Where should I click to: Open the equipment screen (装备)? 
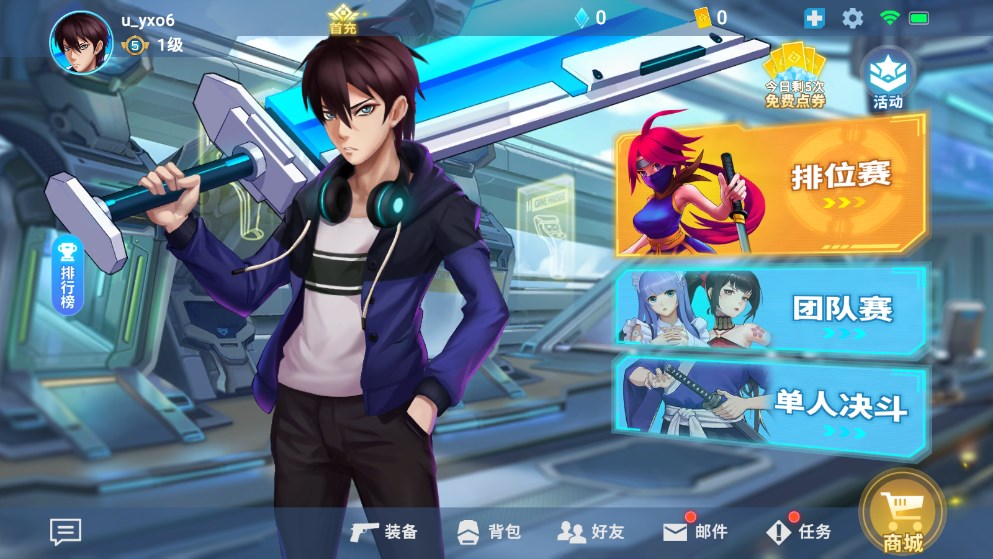coord(385,531)
